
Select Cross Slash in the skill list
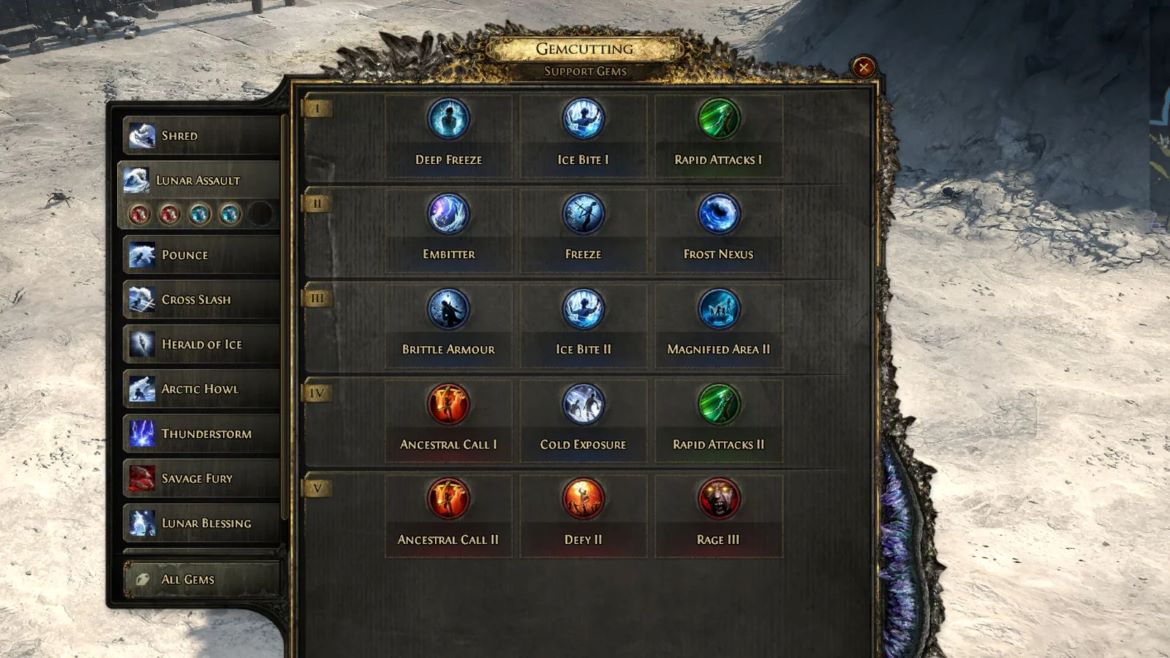pos(200,300)
